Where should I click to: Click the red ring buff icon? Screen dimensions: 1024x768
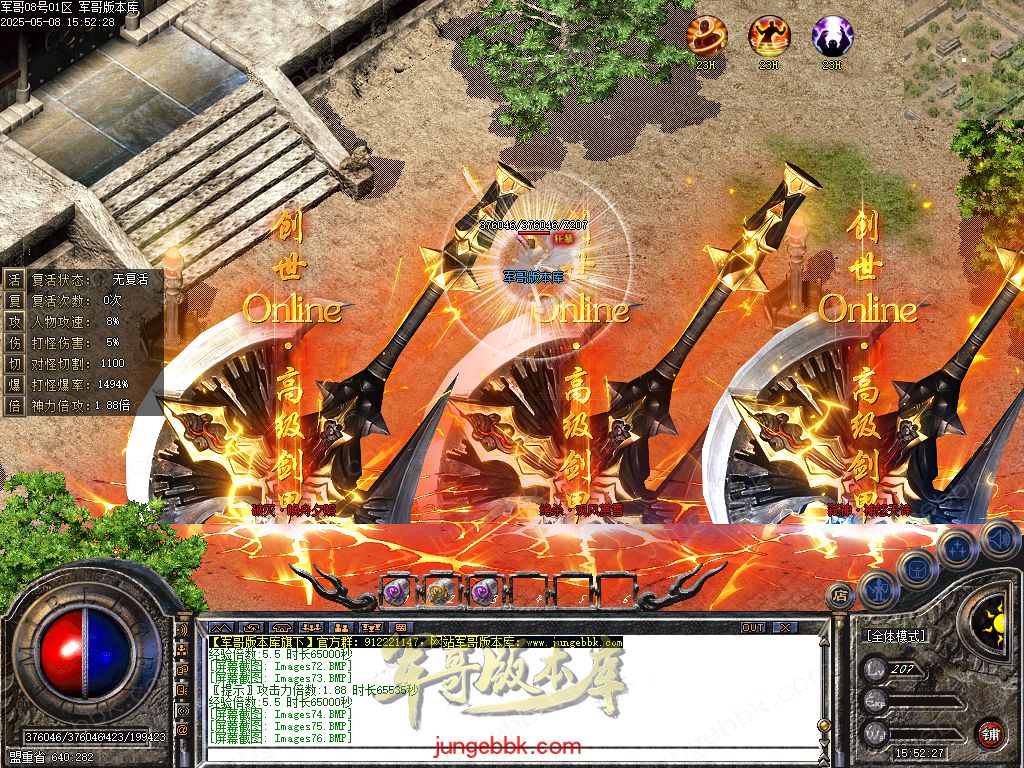(x=706, y=36)
